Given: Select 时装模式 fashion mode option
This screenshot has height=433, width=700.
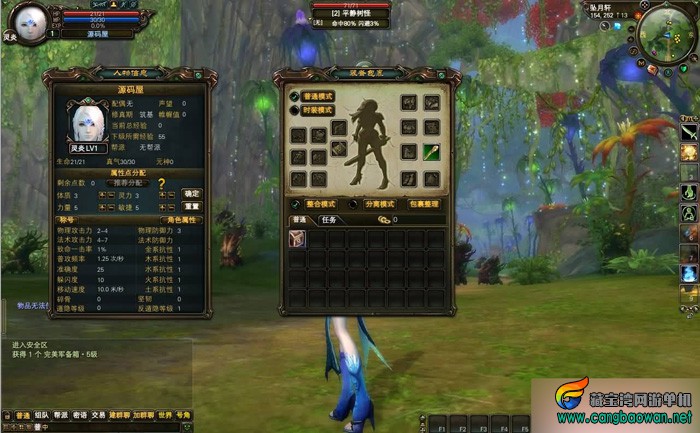Looking at the screenshot, I should coord(318,110).
